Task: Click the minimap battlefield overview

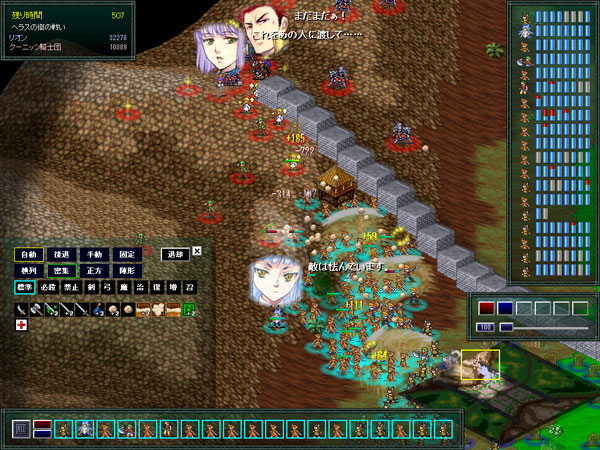Action: tap(520, 385)
